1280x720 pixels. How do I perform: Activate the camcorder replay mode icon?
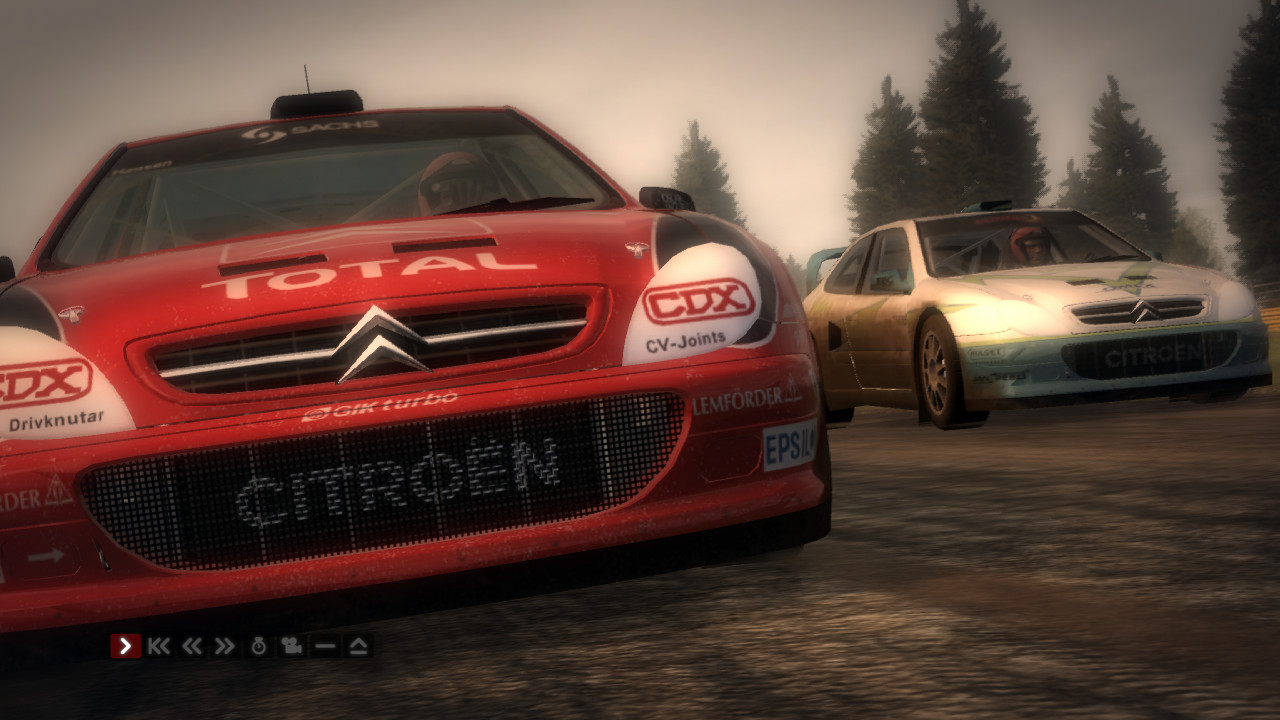click(290, 645)
